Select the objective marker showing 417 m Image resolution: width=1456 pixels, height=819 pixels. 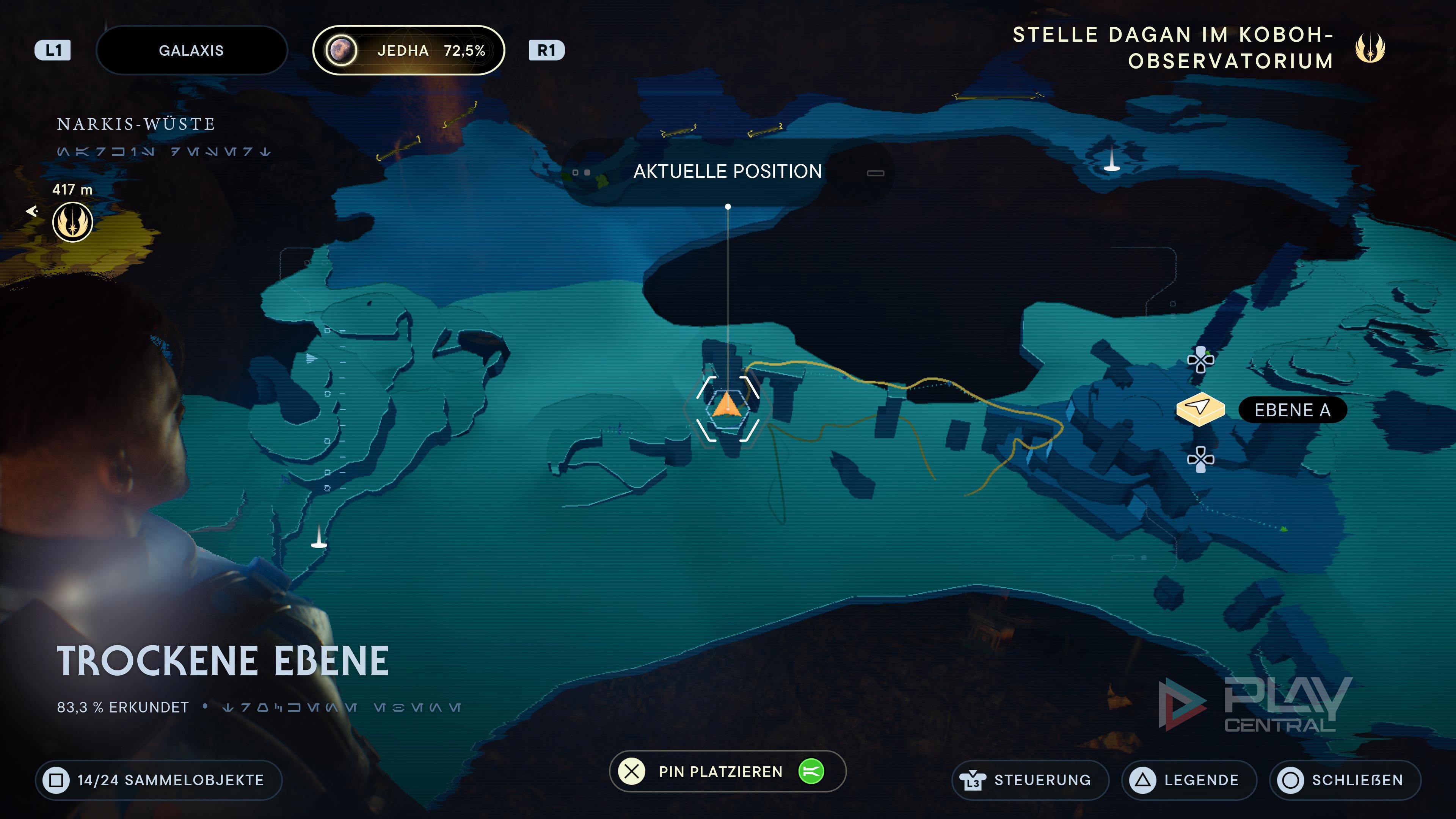click(73, 222)
